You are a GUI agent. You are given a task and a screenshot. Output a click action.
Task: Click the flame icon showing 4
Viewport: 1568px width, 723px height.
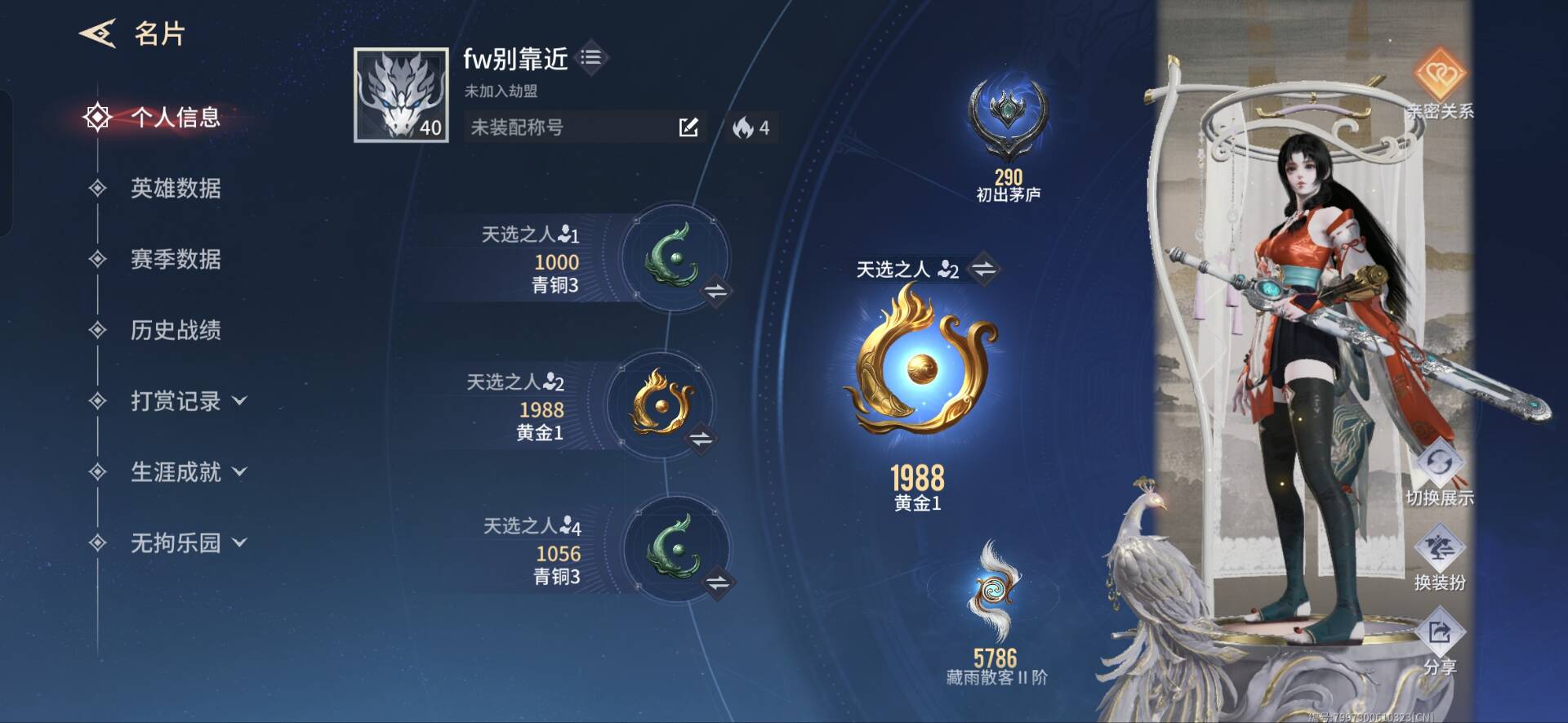pyautogui.click(x=743, y=127)
